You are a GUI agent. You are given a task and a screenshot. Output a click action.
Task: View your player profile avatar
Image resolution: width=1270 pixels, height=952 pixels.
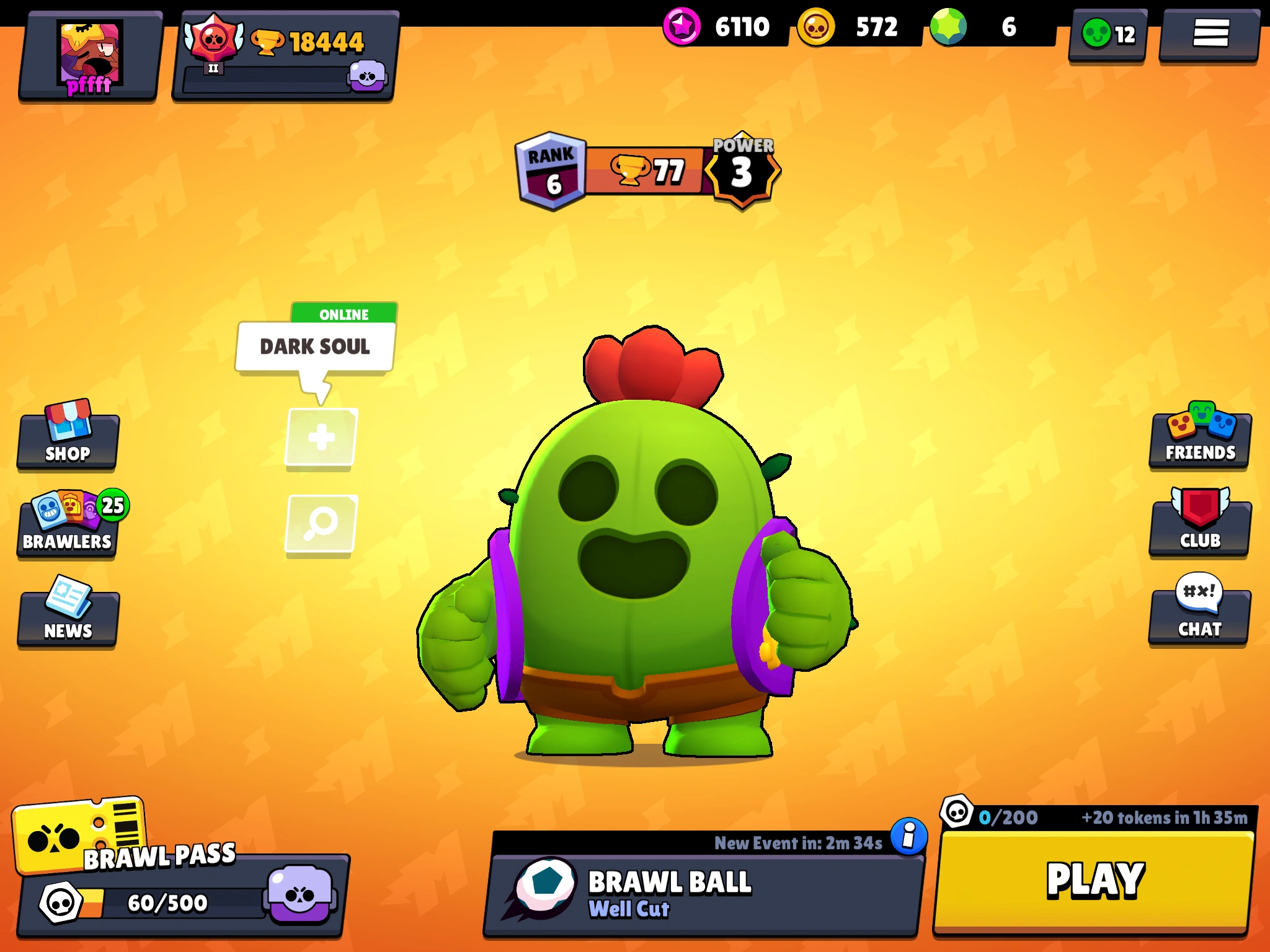[x=87, y=53]
